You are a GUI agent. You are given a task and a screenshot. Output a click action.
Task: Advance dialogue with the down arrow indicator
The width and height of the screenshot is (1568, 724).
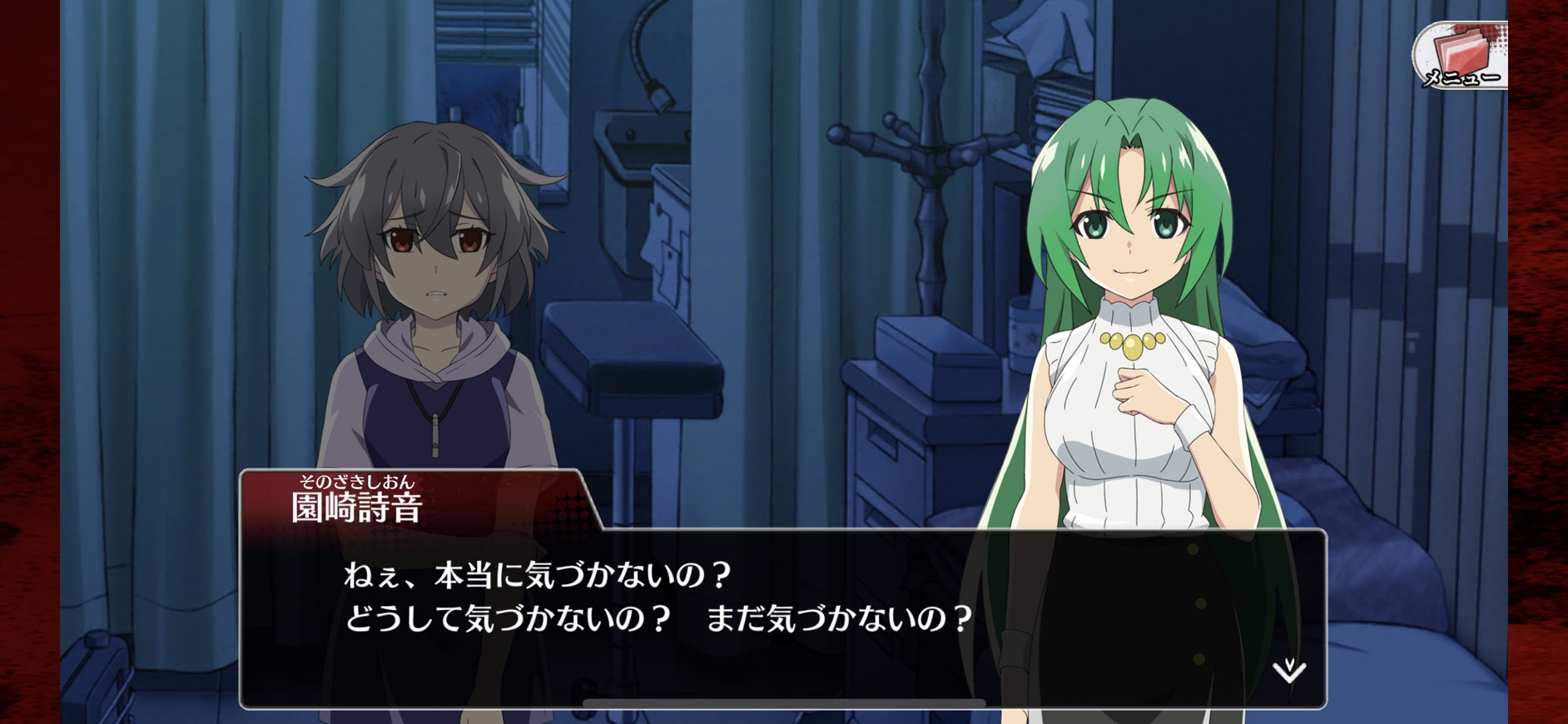click(1288, 669)
